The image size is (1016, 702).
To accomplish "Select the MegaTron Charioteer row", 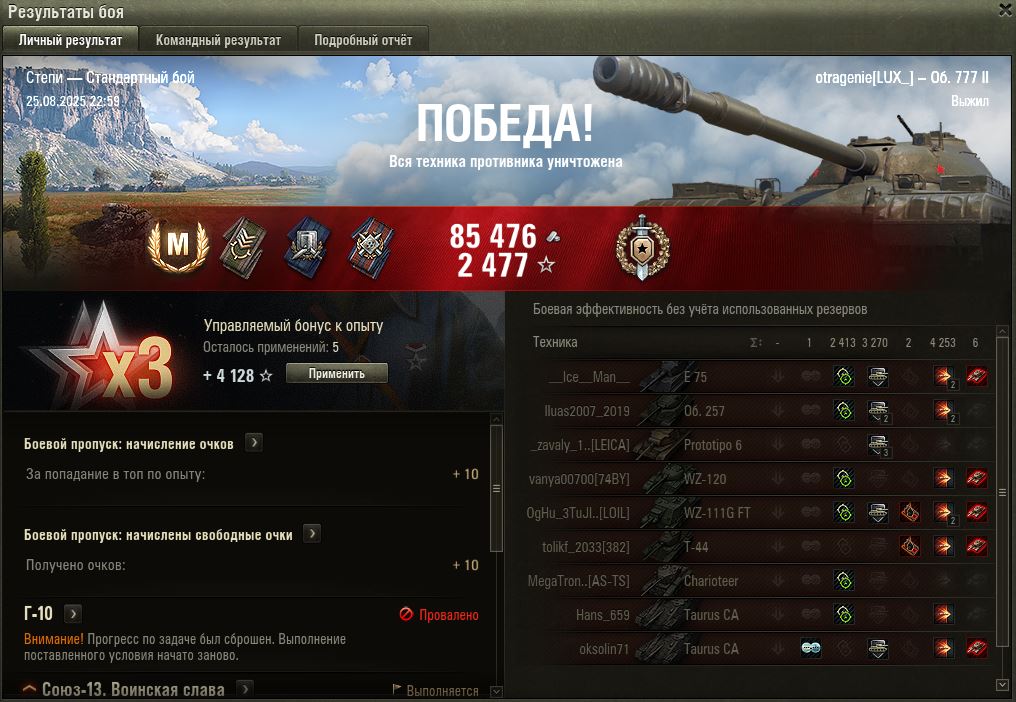I will coord(700,581).
